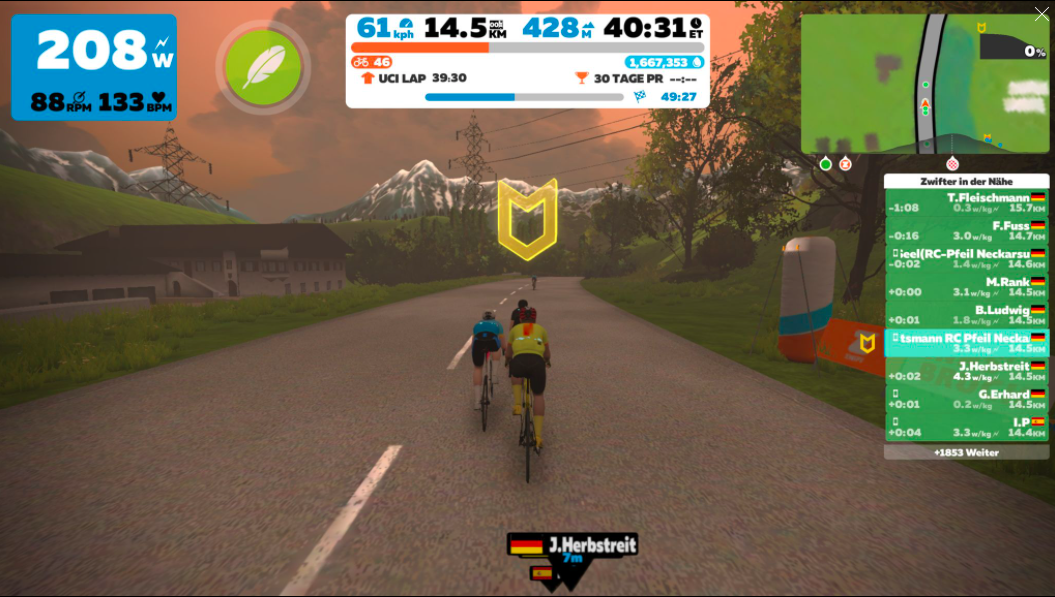Screen dimensions: 1055x597
Task: Click the J.Herbstreit name tag below the riders
Action: click(572, 546)
